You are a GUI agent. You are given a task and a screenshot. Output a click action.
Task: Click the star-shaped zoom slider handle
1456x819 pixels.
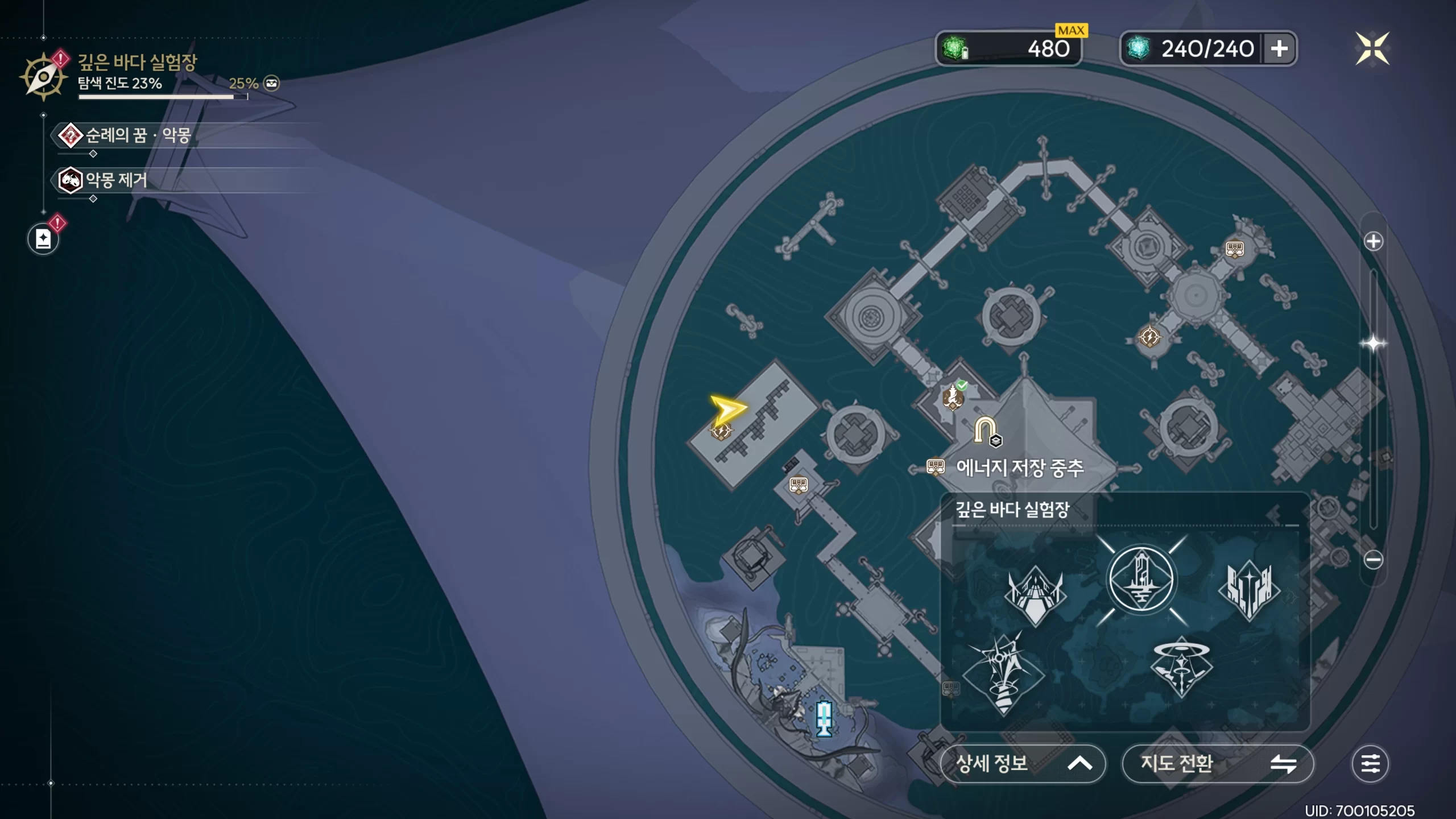point(1373,344)
